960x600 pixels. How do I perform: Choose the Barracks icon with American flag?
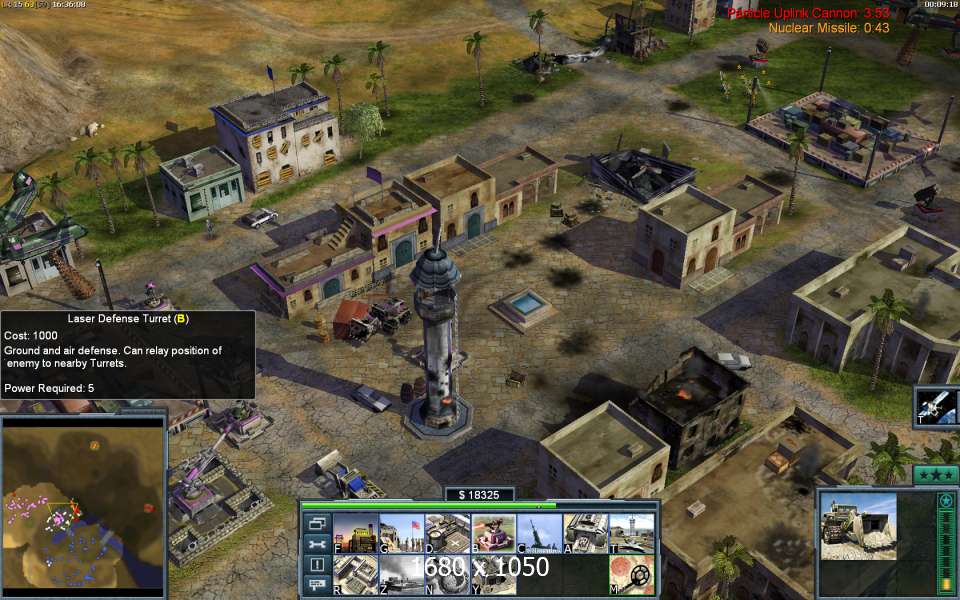[399, 534]
